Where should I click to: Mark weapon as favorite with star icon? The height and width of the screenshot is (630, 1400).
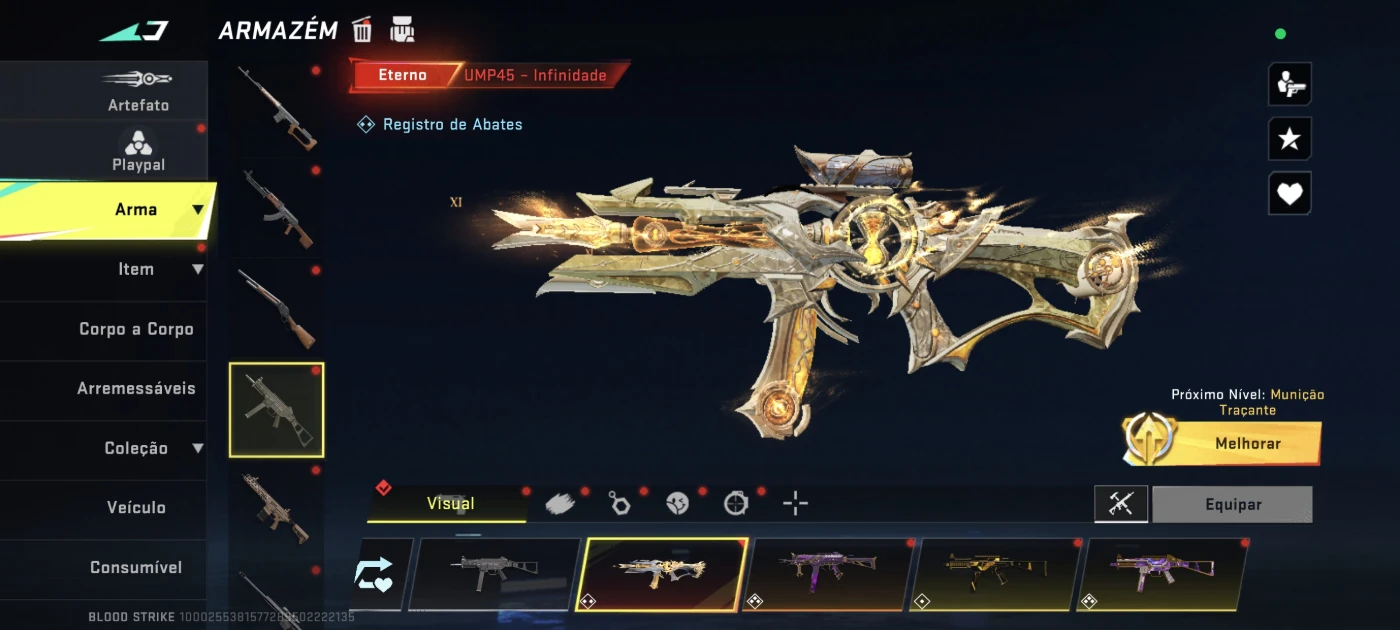tap(1289, 139)
